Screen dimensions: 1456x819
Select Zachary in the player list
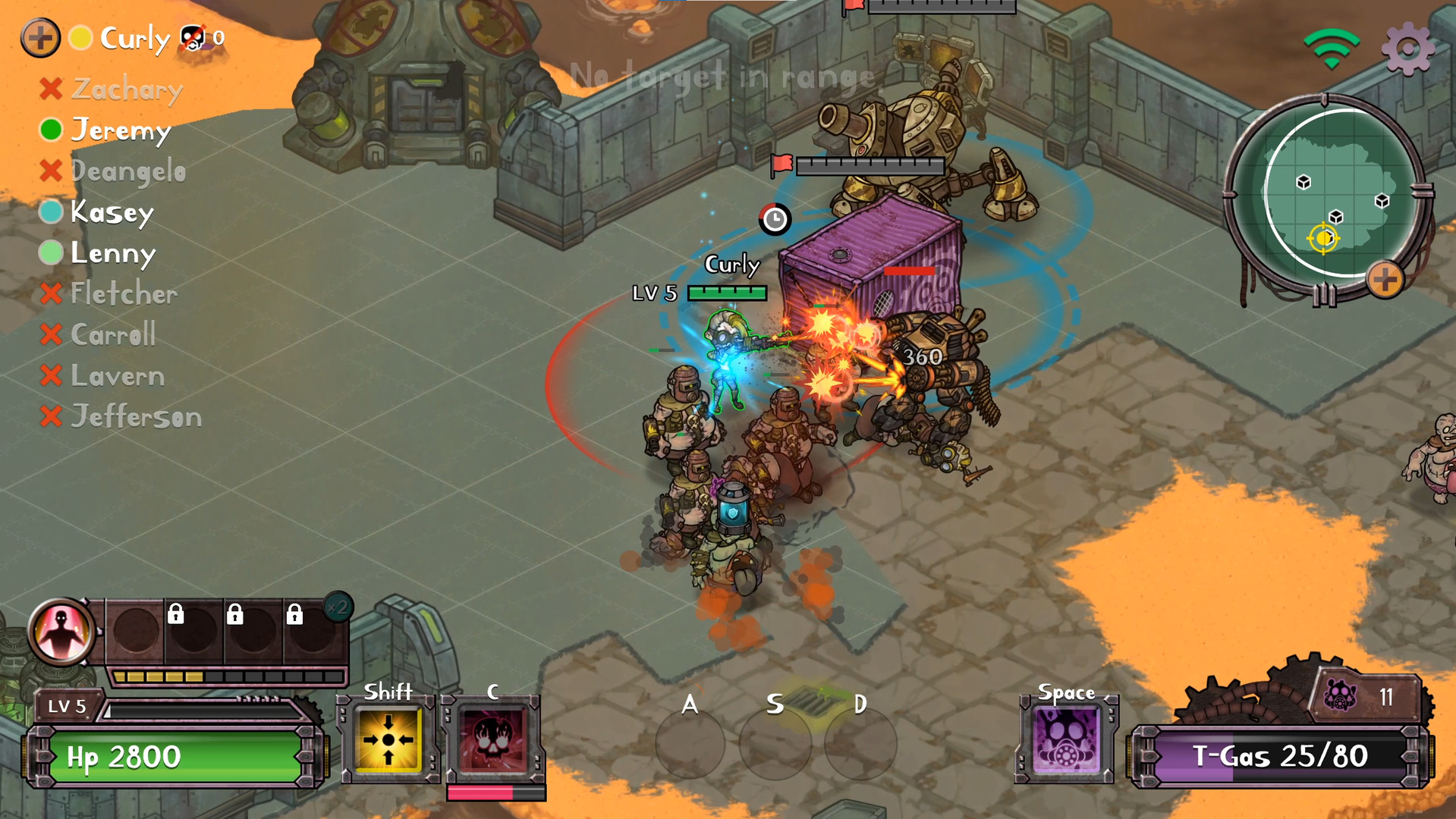[125, 89]
